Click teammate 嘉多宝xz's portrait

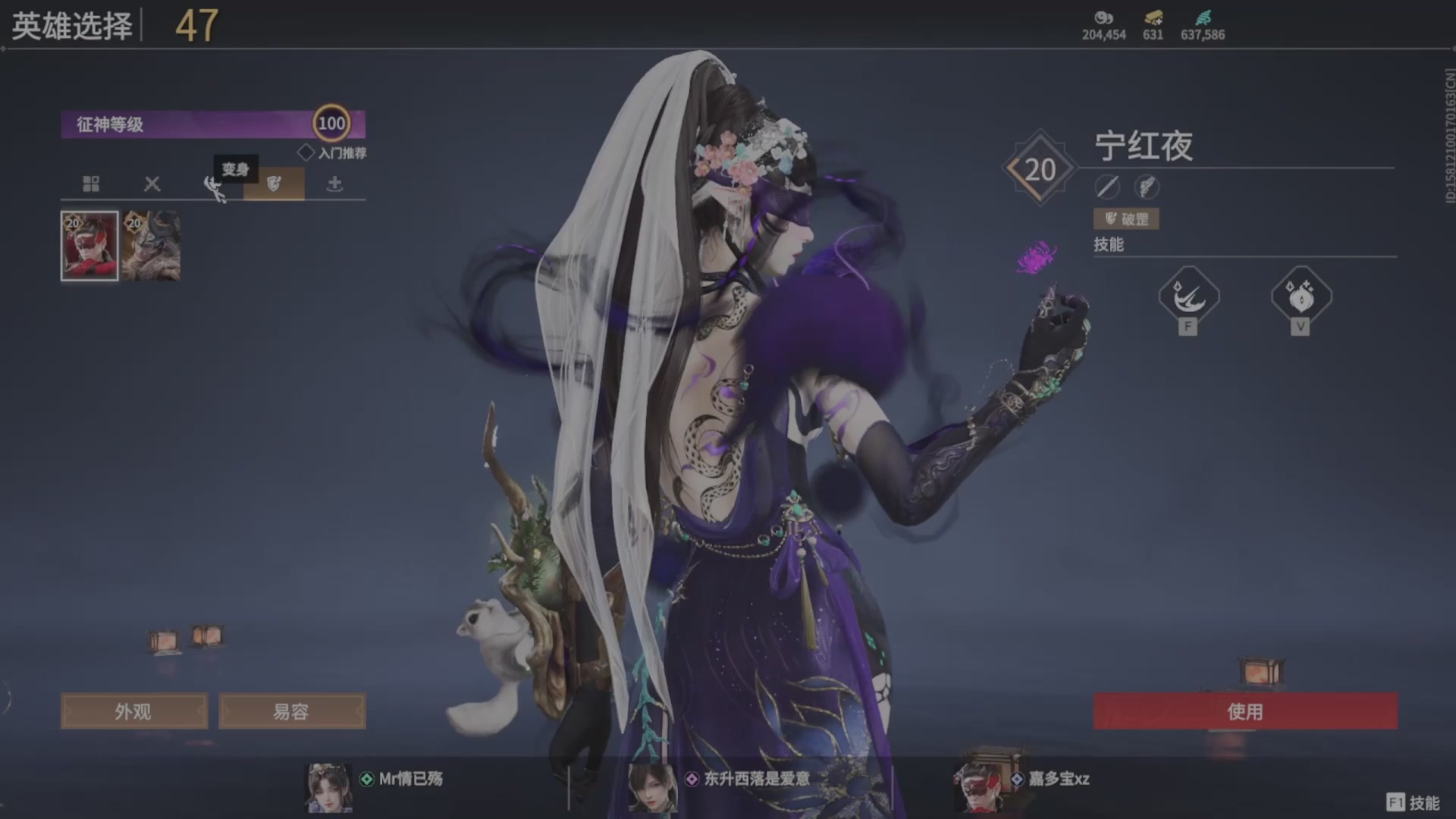coord(977,786)
